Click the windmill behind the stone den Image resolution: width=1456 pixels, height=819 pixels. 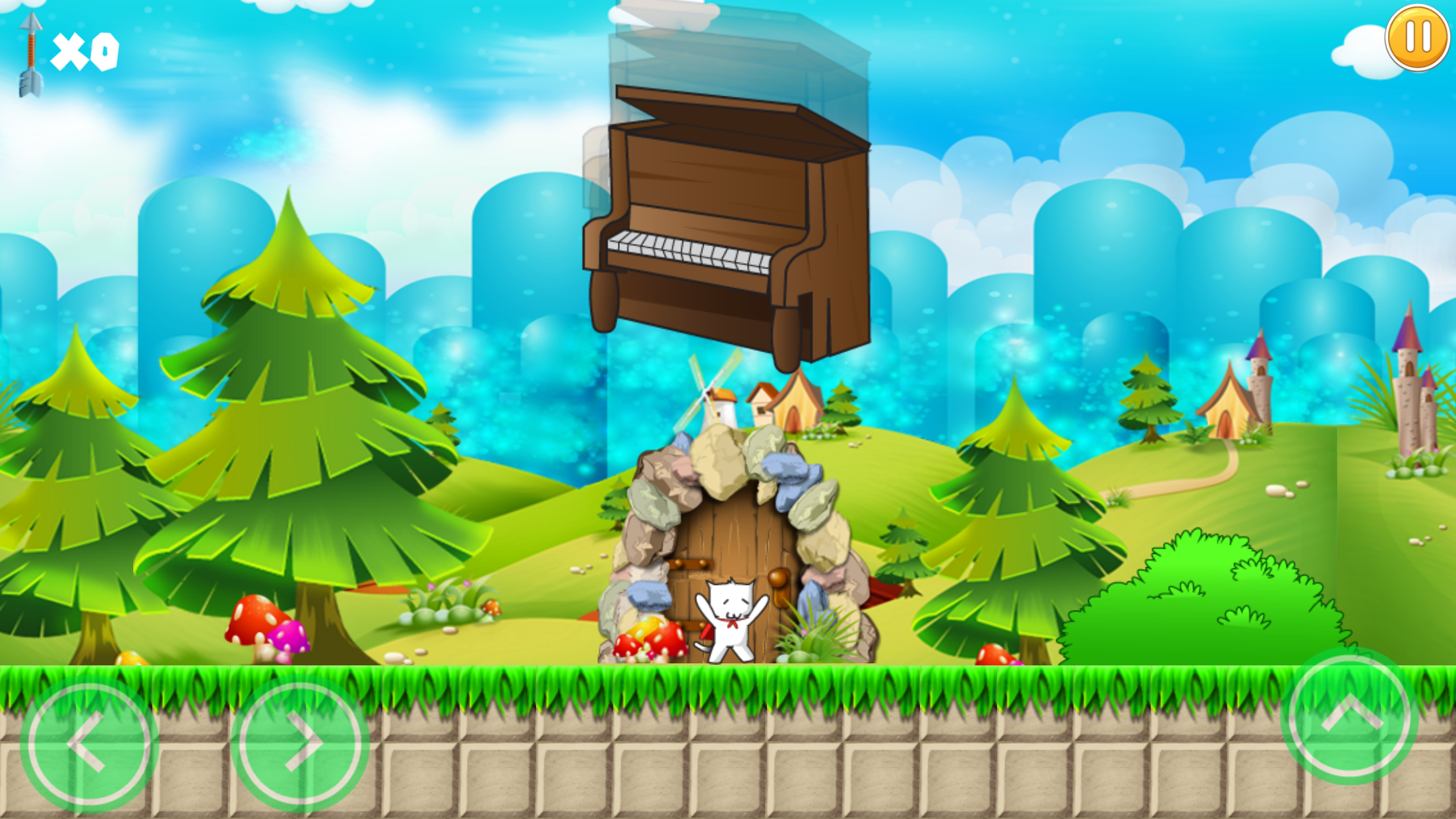713,396
